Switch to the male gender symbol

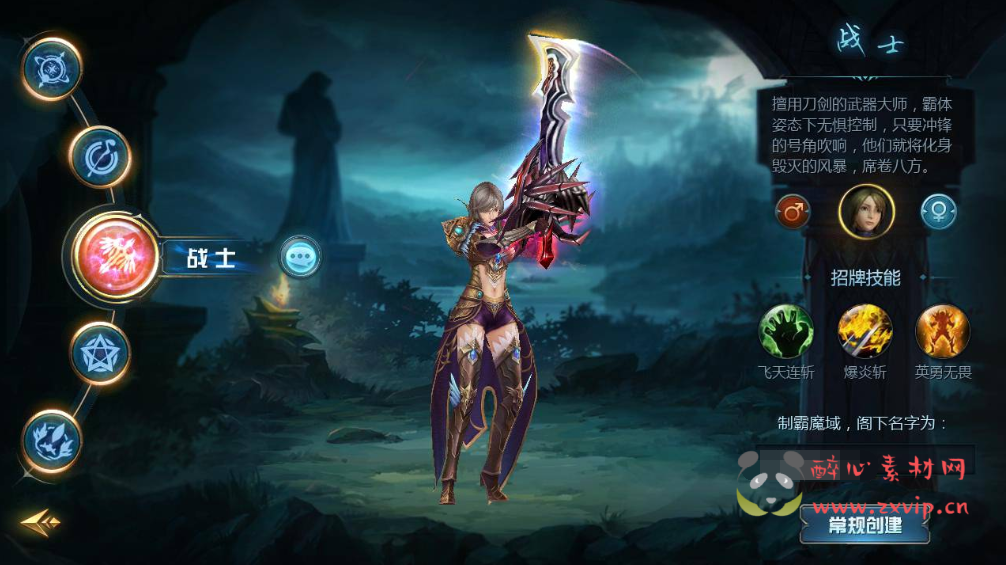(x=793, y=212)
